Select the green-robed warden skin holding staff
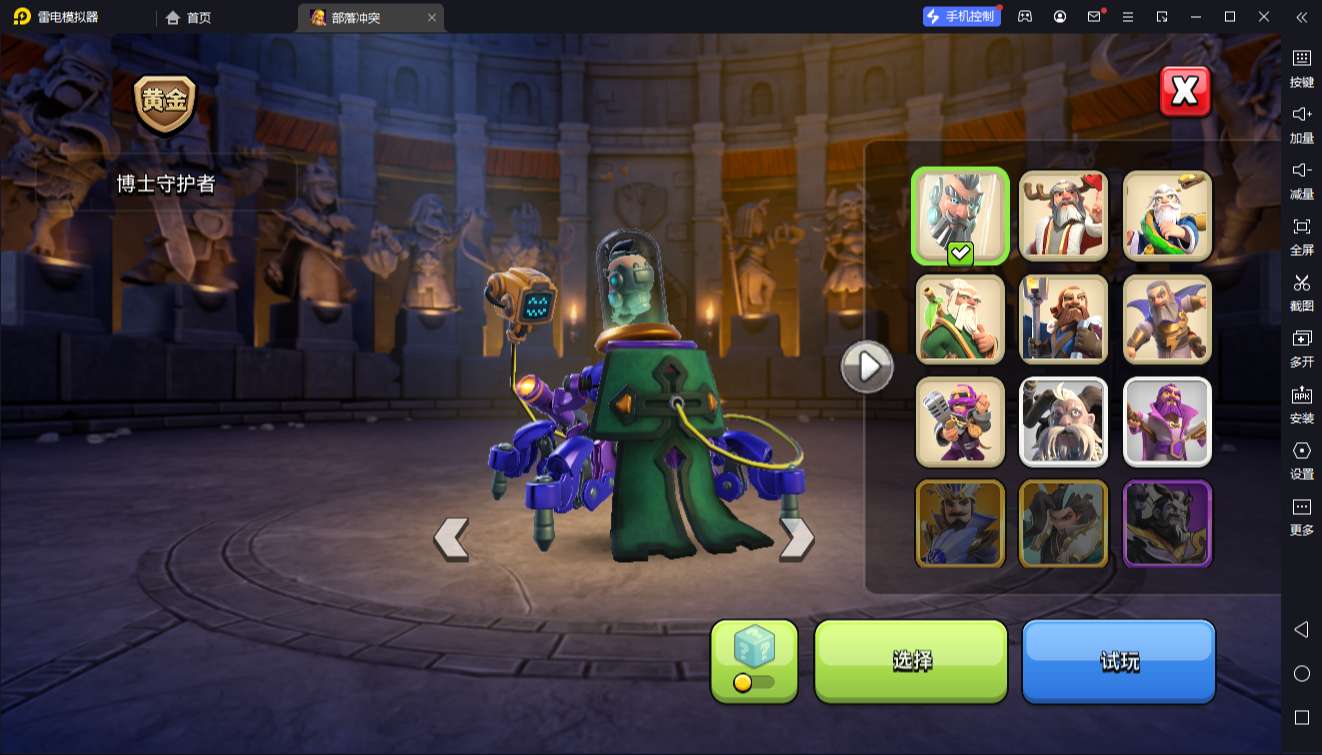This screenshot has width=1322, height=755. [x=960, y=319]
